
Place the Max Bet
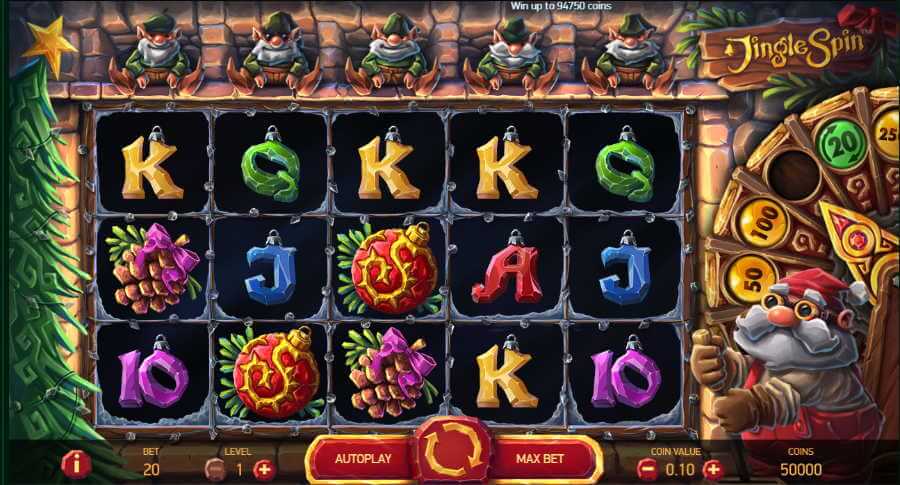point(542,460)
